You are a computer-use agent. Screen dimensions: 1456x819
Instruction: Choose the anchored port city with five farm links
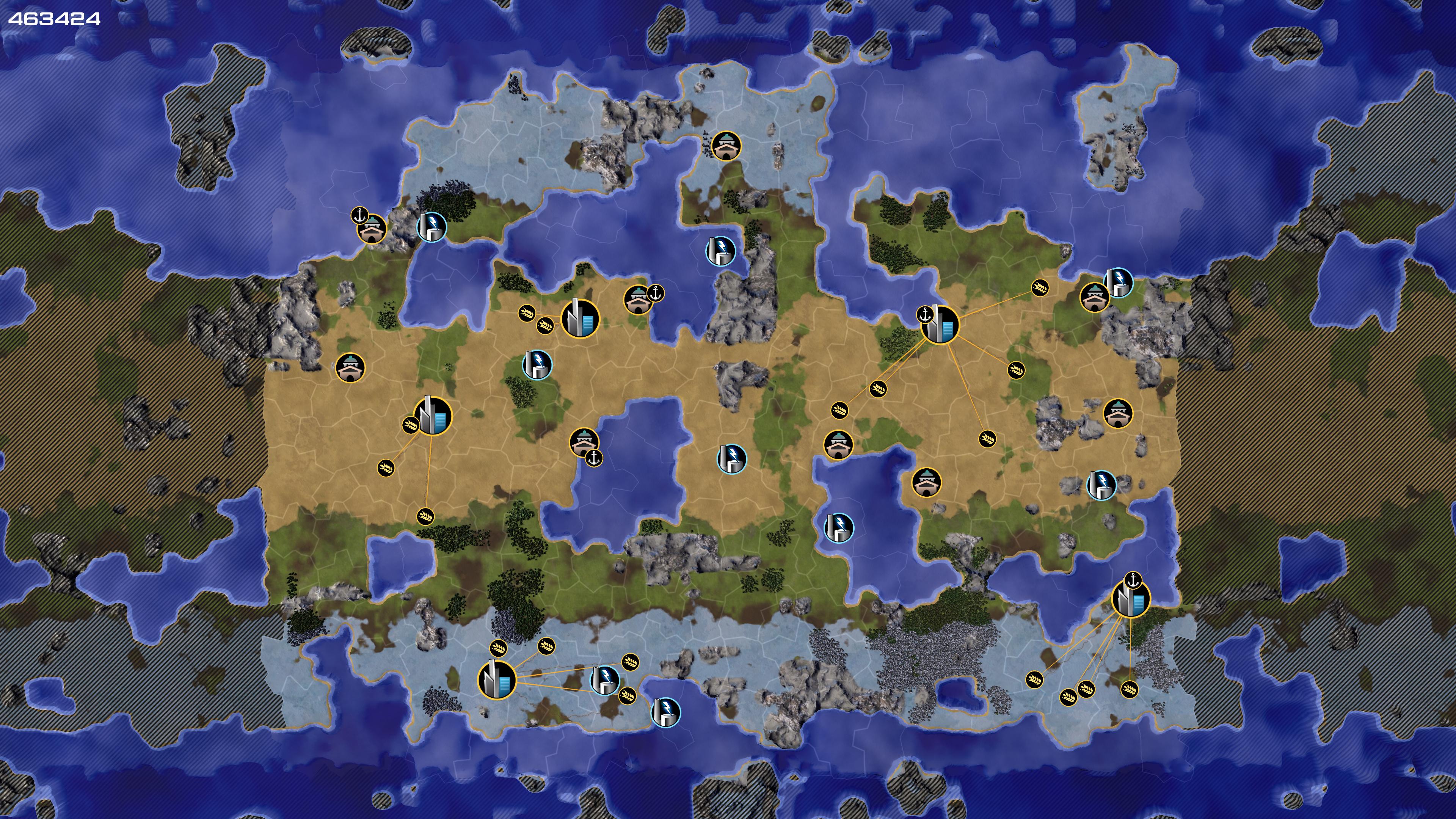pos(940,325)
